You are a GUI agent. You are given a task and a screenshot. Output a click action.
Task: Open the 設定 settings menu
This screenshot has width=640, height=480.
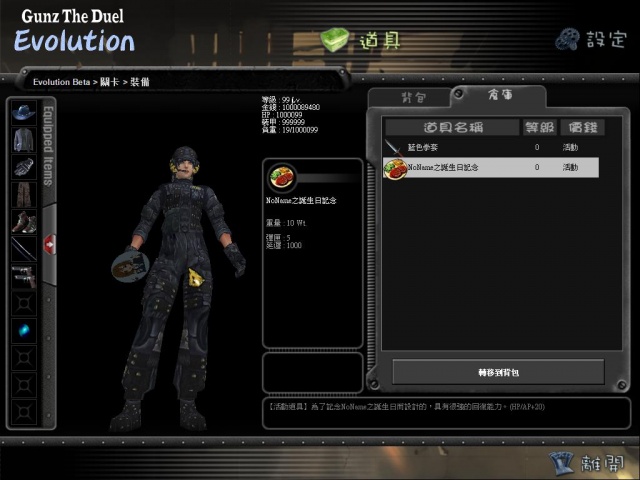point(590,39)
